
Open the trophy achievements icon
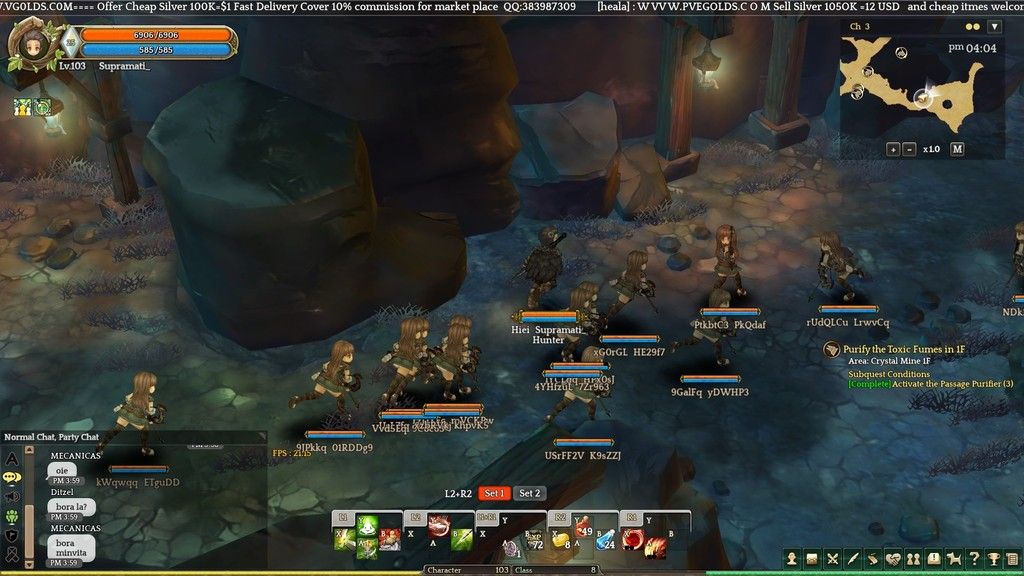click(995, 558)
